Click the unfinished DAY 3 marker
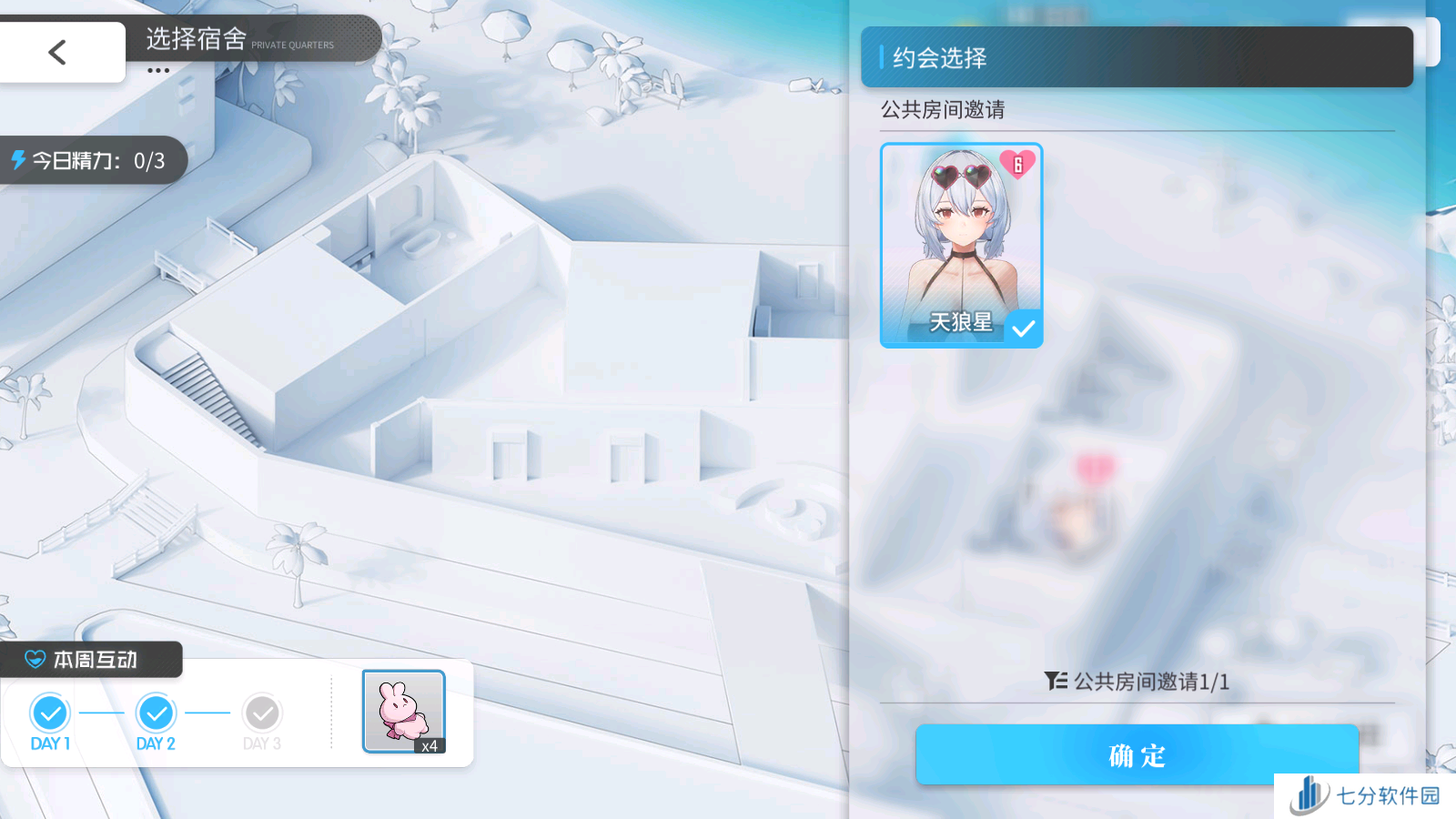 tap(261, 713)
